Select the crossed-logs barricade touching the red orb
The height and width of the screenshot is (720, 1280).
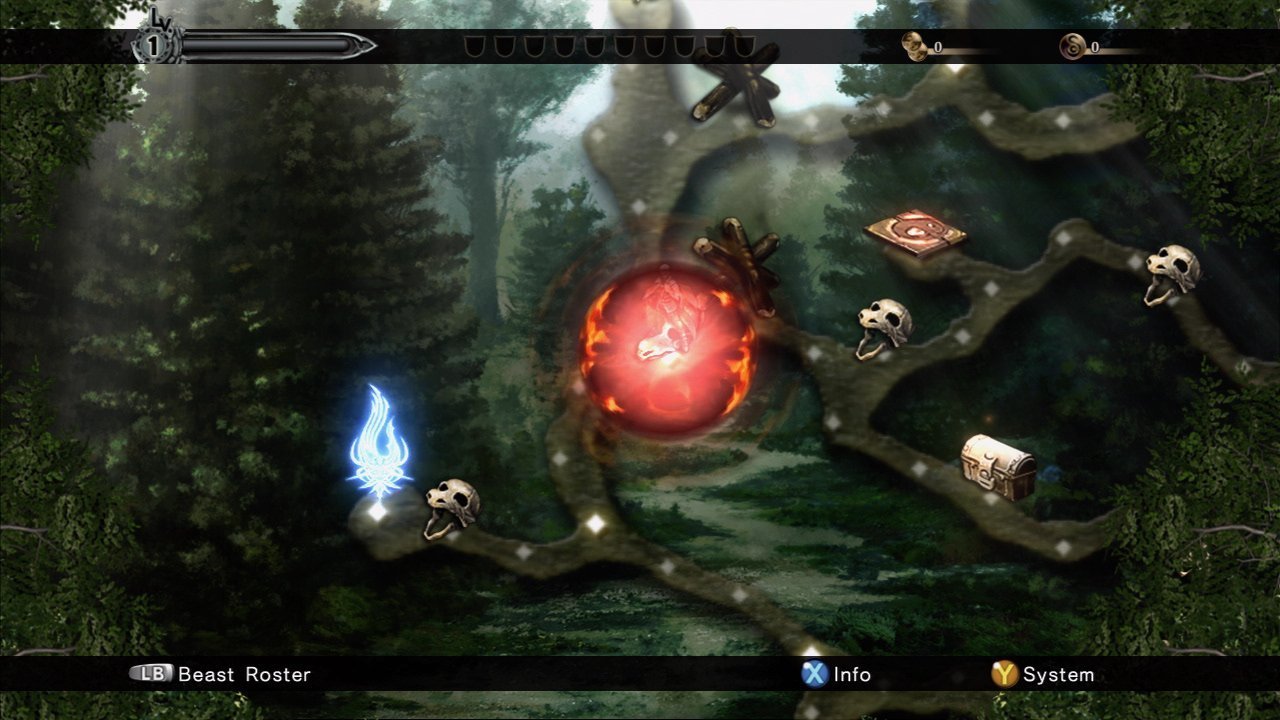coord(738,260)
